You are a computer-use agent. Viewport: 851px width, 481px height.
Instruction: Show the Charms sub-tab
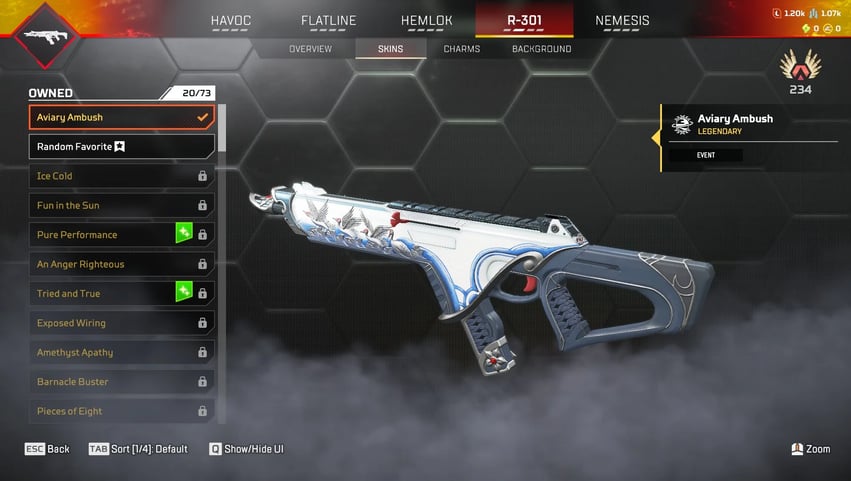pyautogui.click(x=462, y=49)
